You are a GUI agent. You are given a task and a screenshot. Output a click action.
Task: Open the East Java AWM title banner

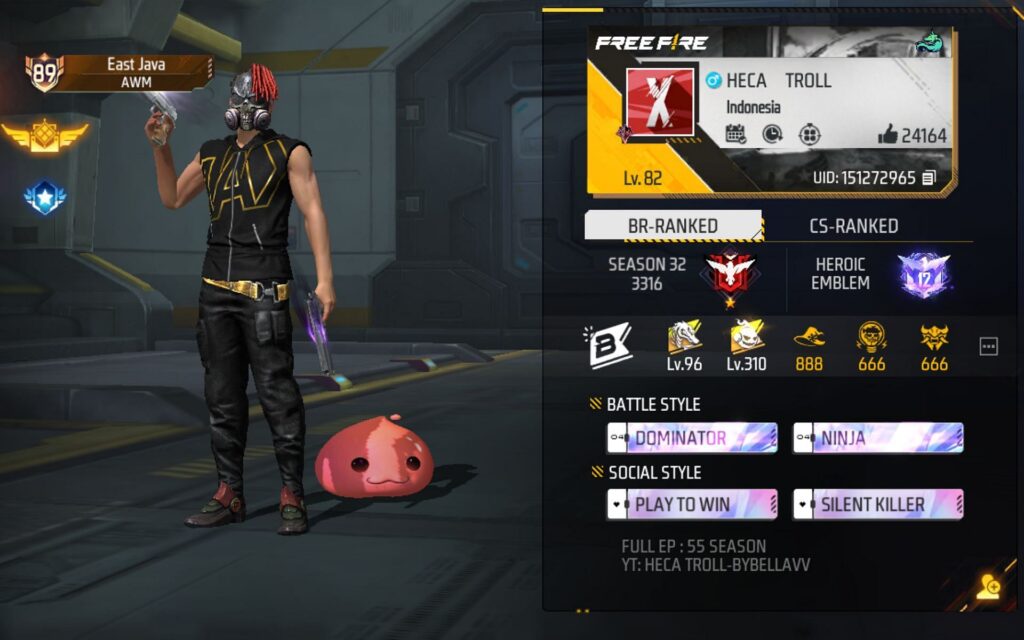[135, 73]
